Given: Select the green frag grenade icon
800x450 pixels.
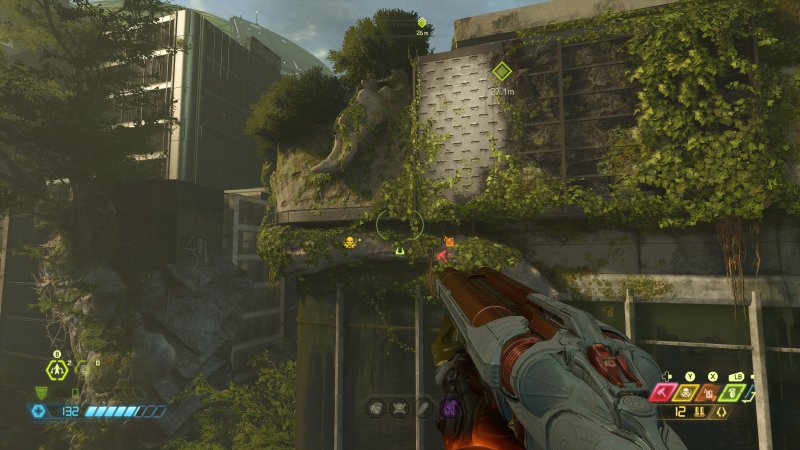Looking at the screenshot, I should coord(732,393).
